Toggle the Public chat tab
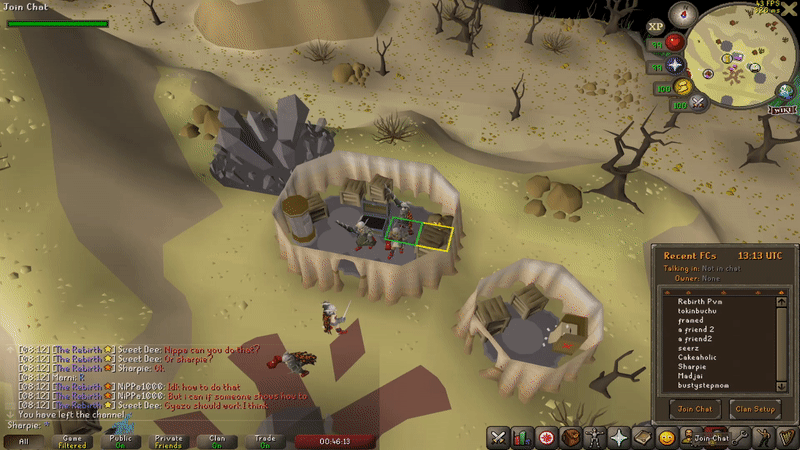Screen dimensions: 800x450 pyautogui.click(x=120, y=440)
